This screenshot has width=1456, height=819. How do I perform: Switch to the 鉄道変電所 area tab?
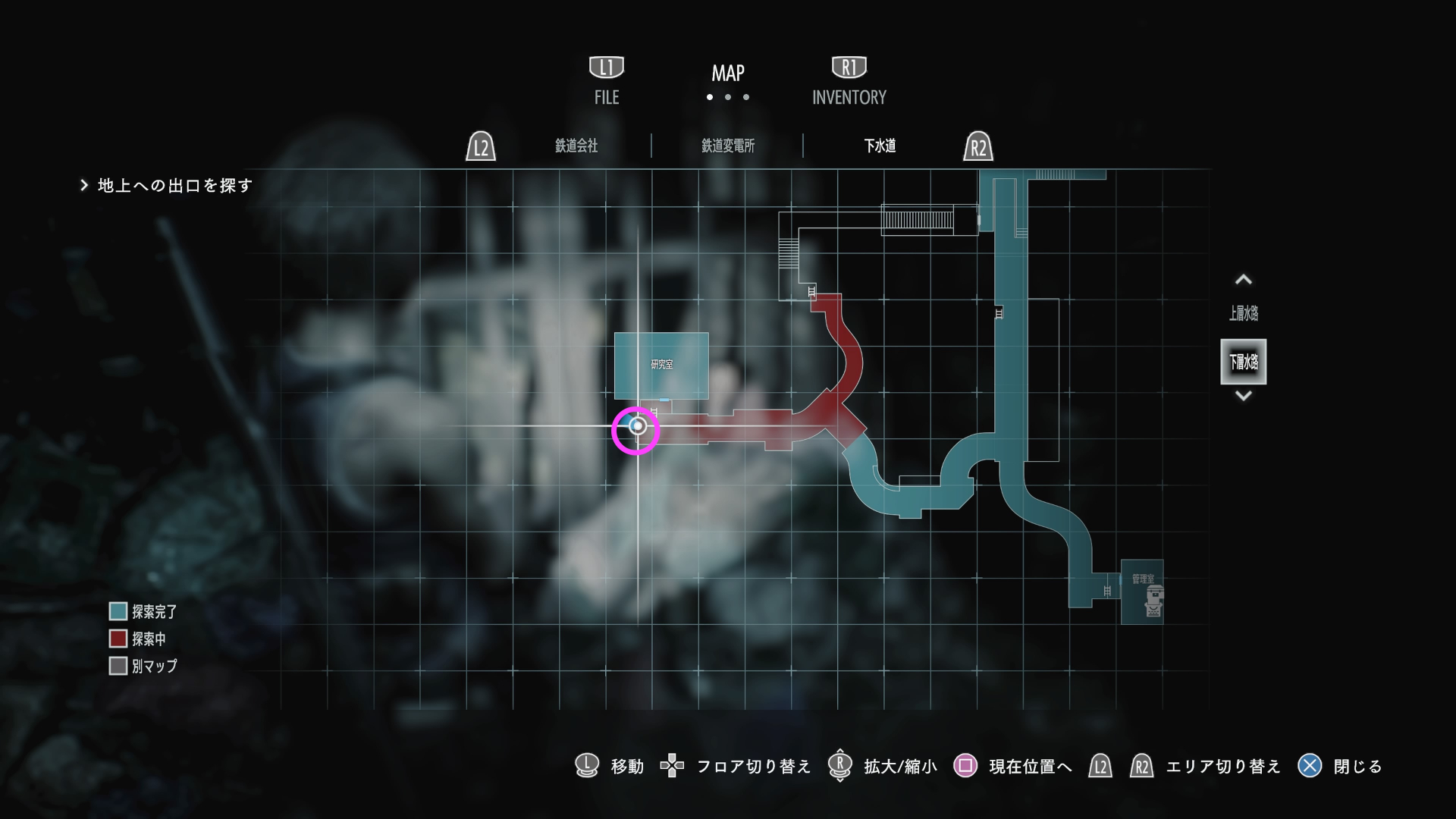729,146
